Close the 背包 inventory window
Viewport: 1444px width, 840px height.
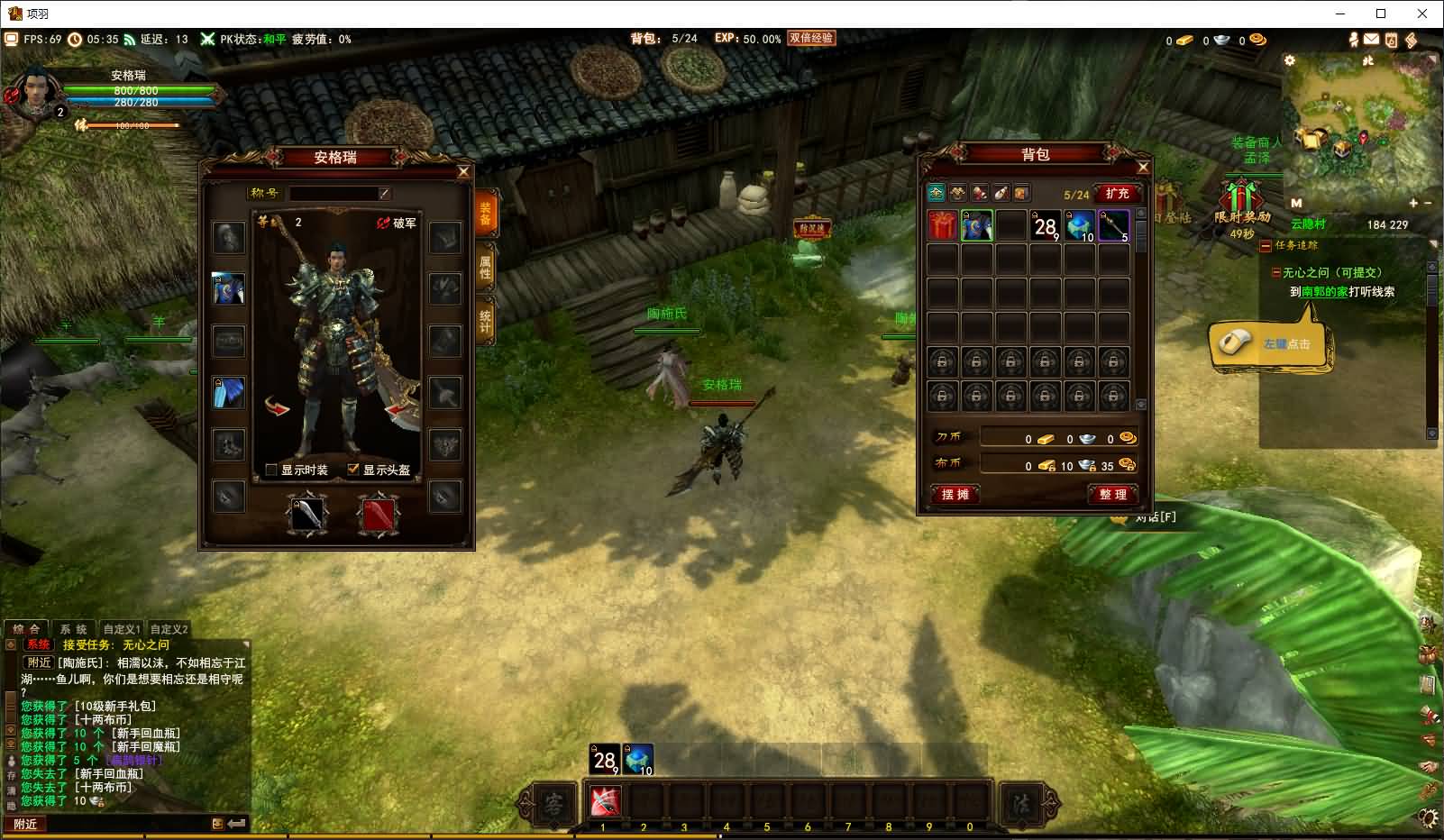1143,167
